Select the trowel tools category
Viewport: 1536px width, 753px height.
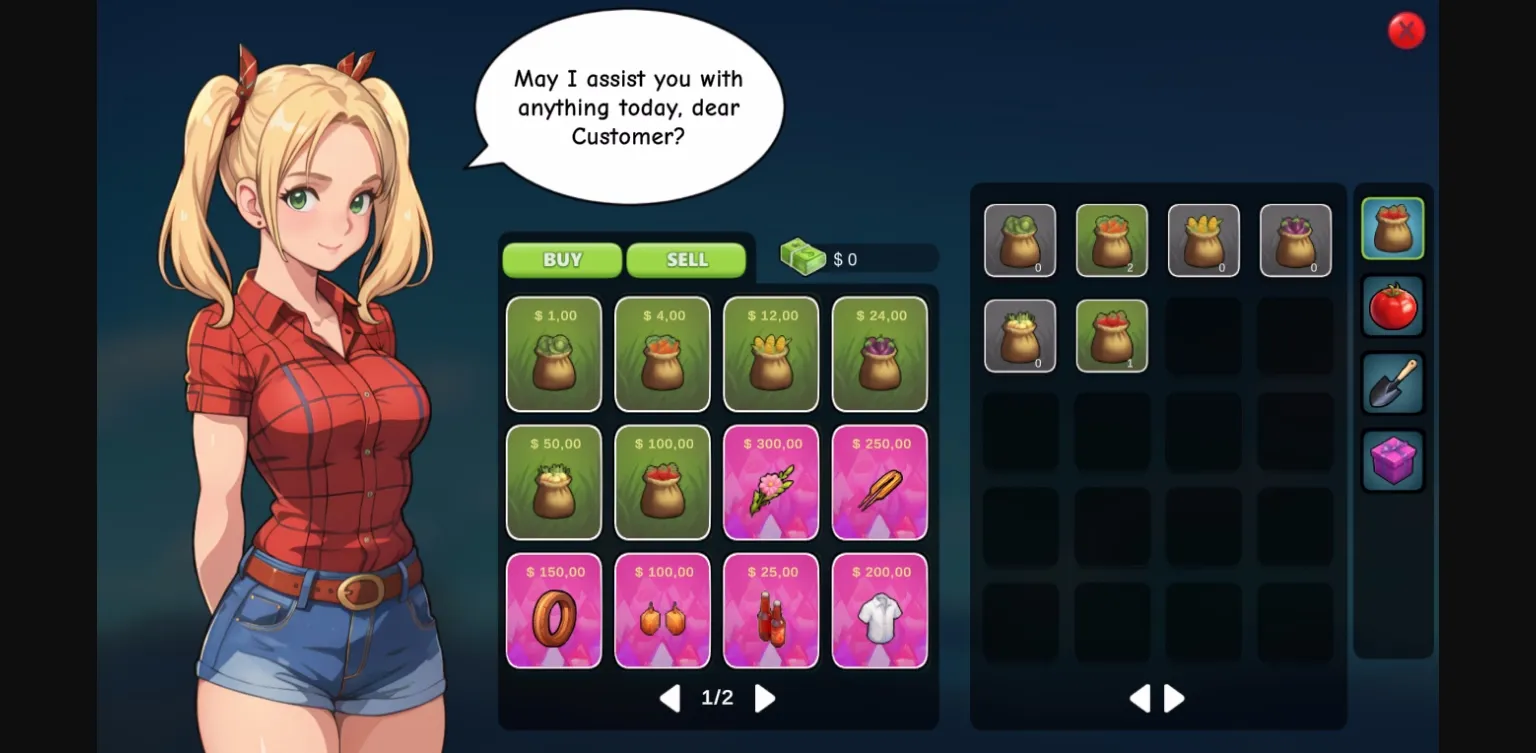1393,383
